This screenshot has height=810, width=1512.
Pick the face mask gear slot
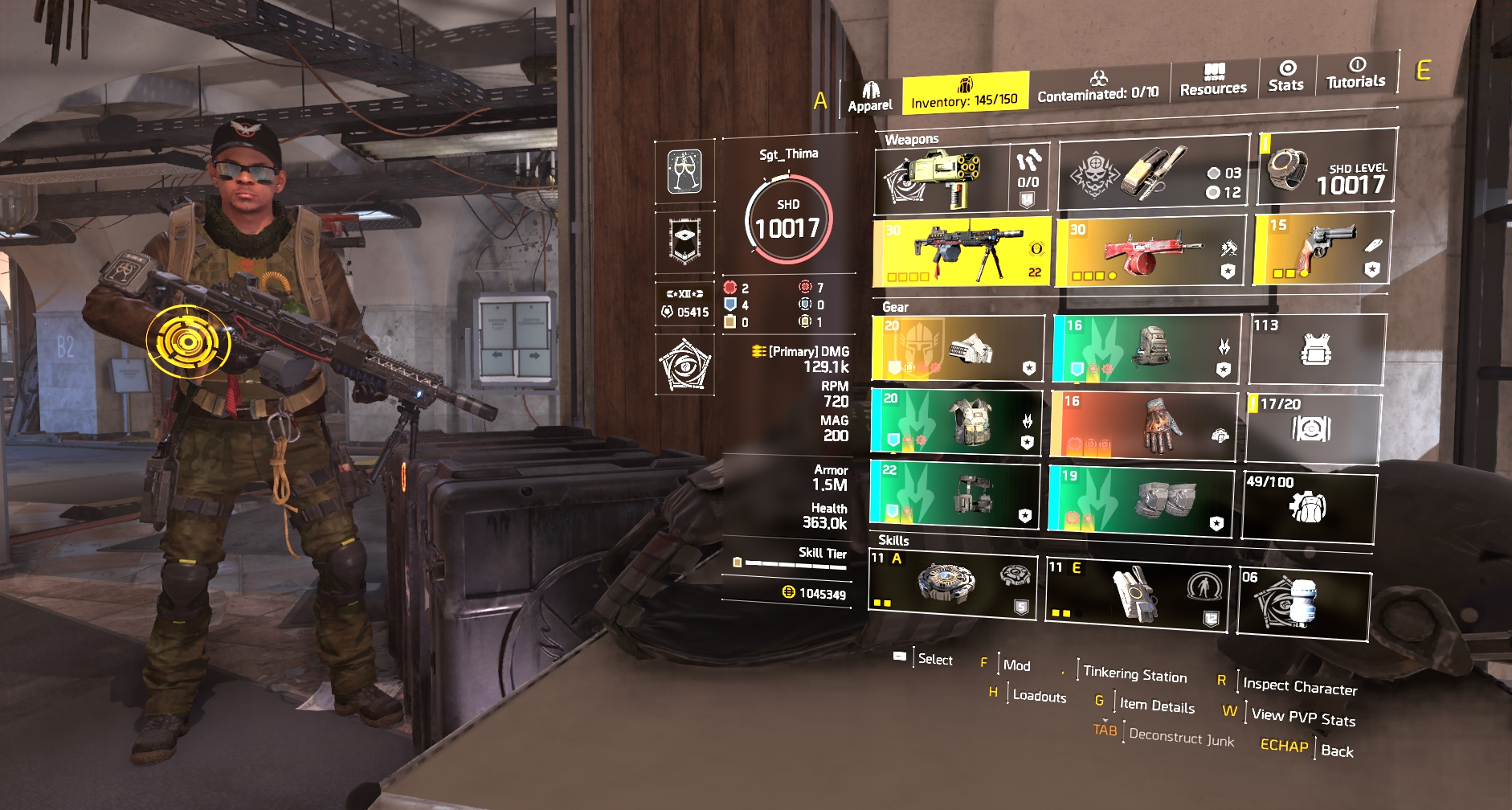point(958,348)
